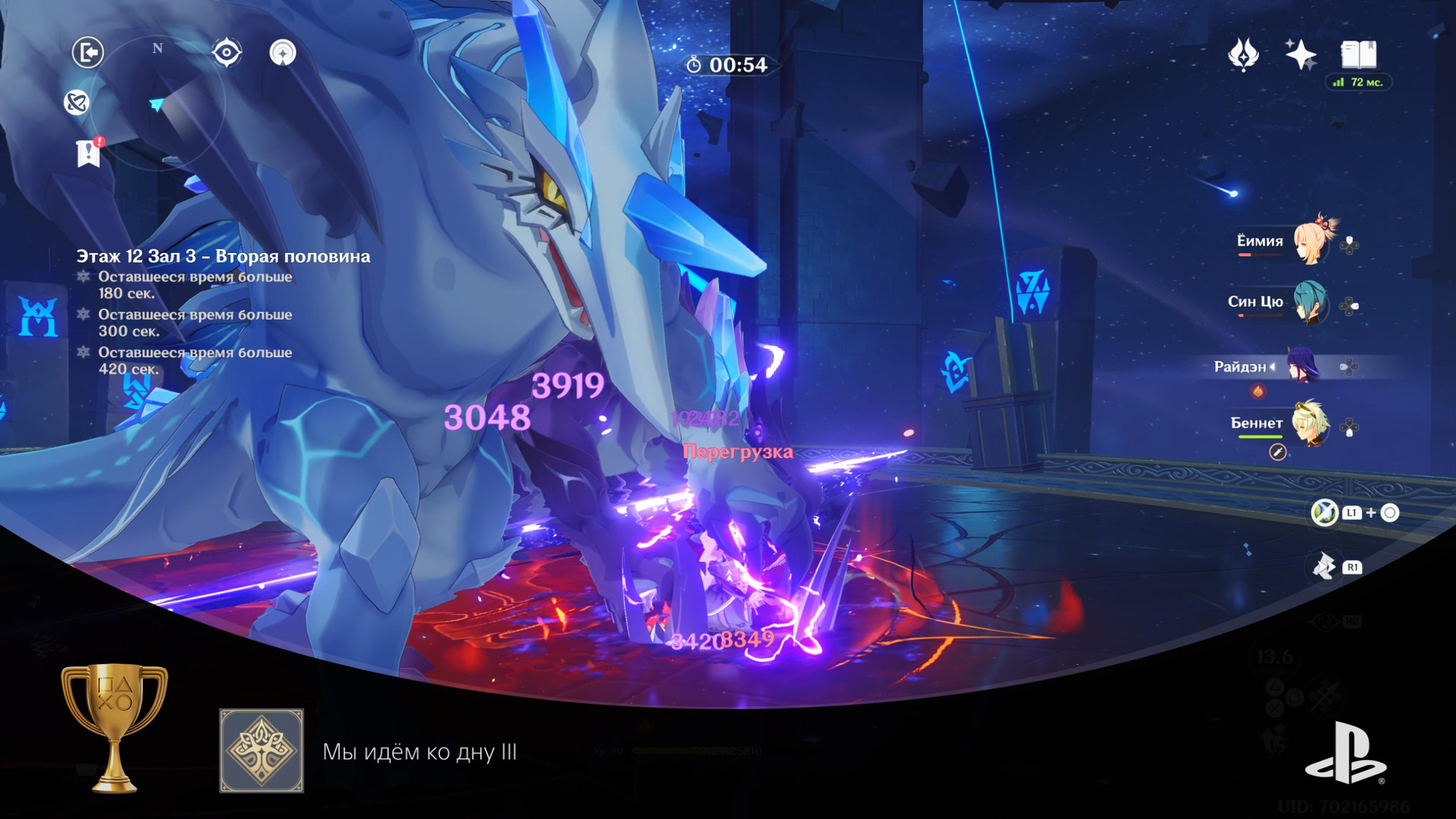Open the trophy notification Мы идём ко дну III
This screenshot has width=1456, height=819.
pyautogui.click(x=419, y=751)
